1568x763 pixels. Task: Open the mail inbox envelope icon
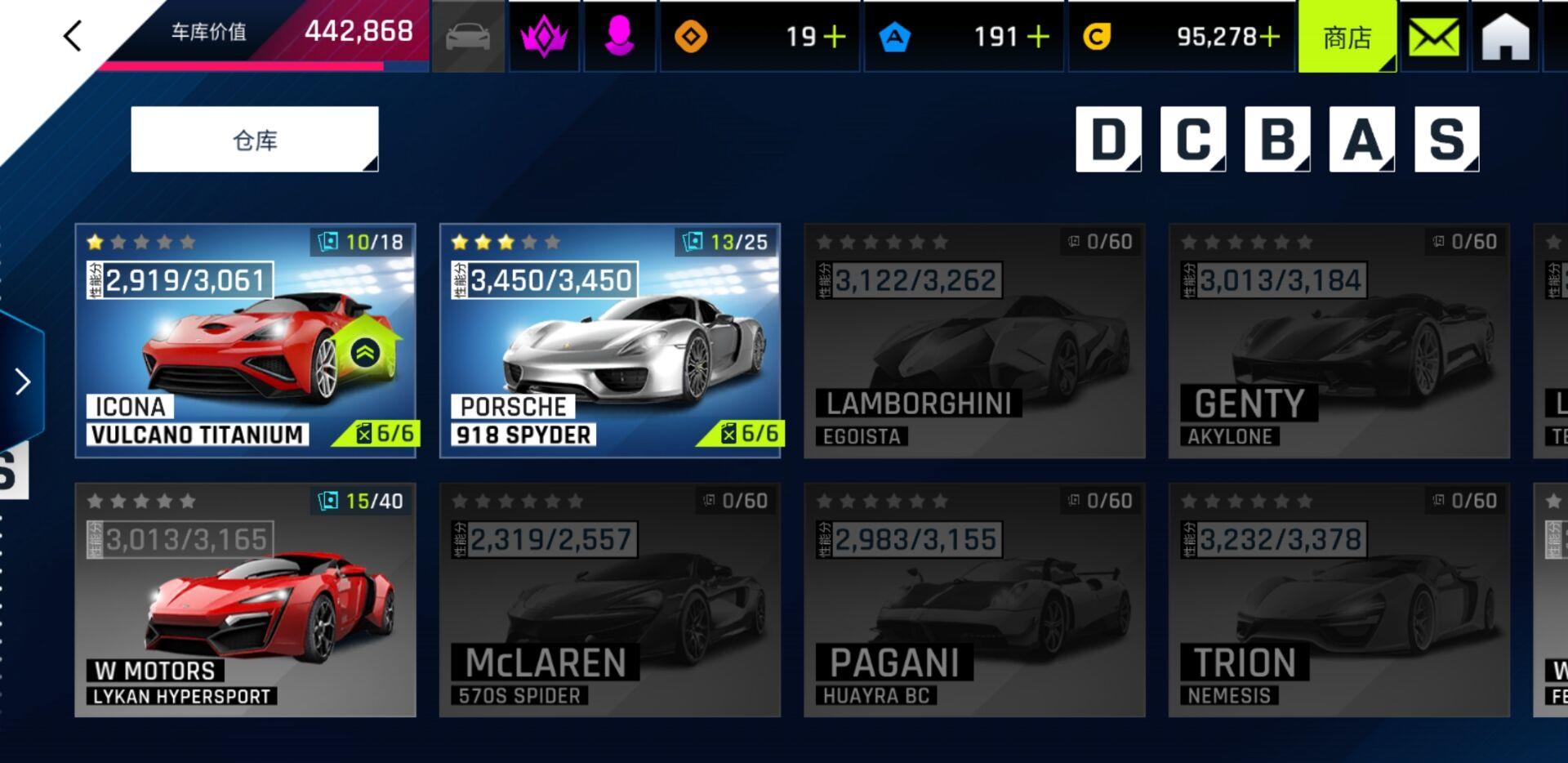click(1433, 36)
